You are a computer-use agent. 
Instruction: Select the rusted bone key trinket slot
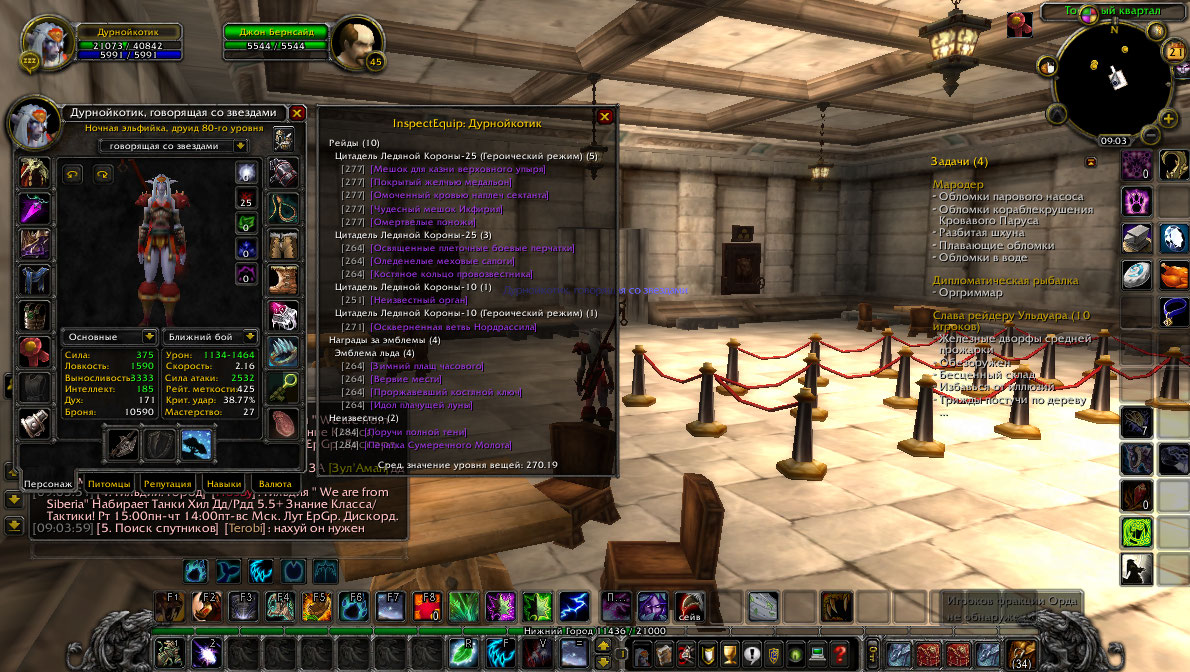(x=284, y=386)
